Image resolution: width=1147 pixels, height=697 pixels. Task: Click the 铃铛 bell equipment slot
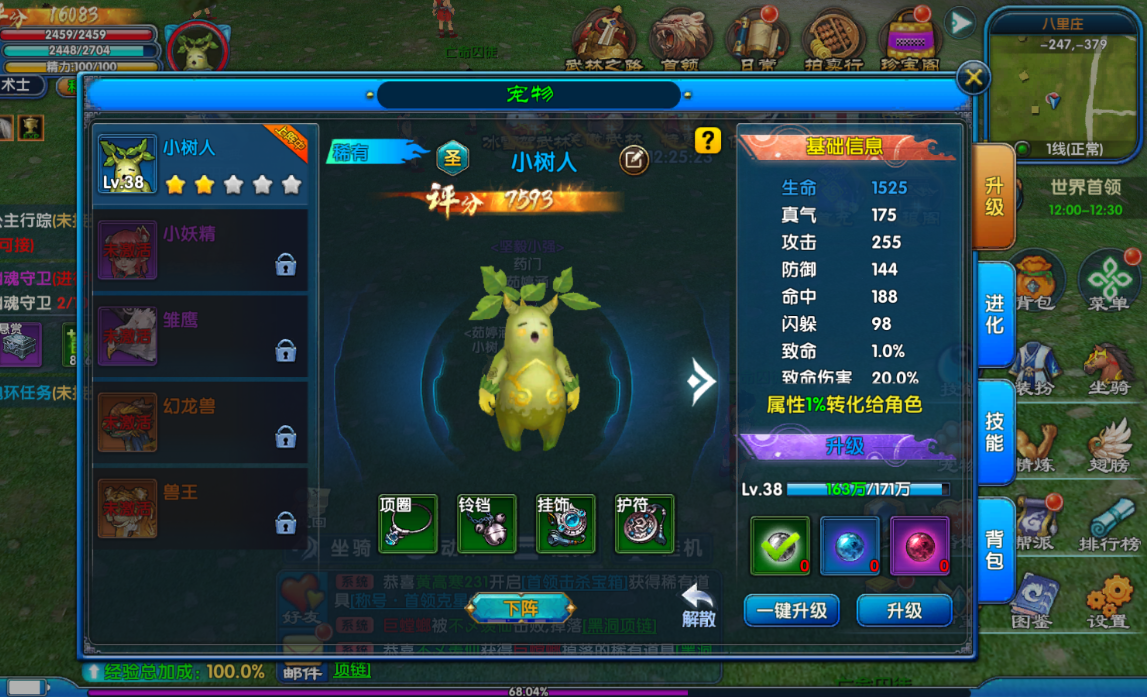(x=487, y=523)
